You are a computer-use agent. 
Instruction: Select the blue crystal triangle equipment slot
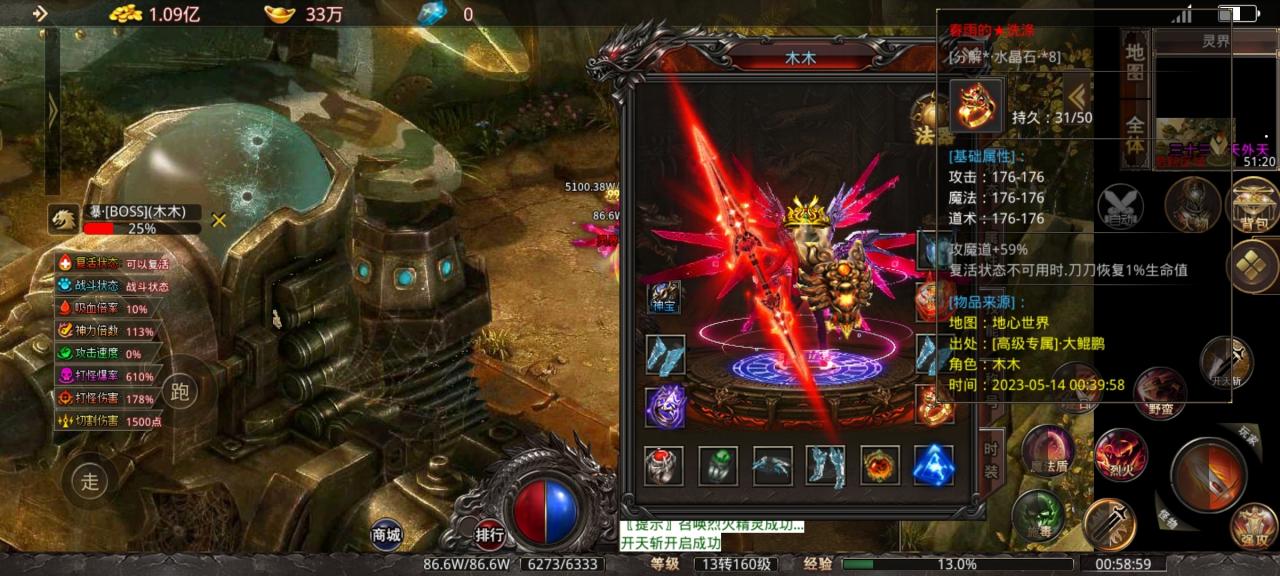coord(933,466)
